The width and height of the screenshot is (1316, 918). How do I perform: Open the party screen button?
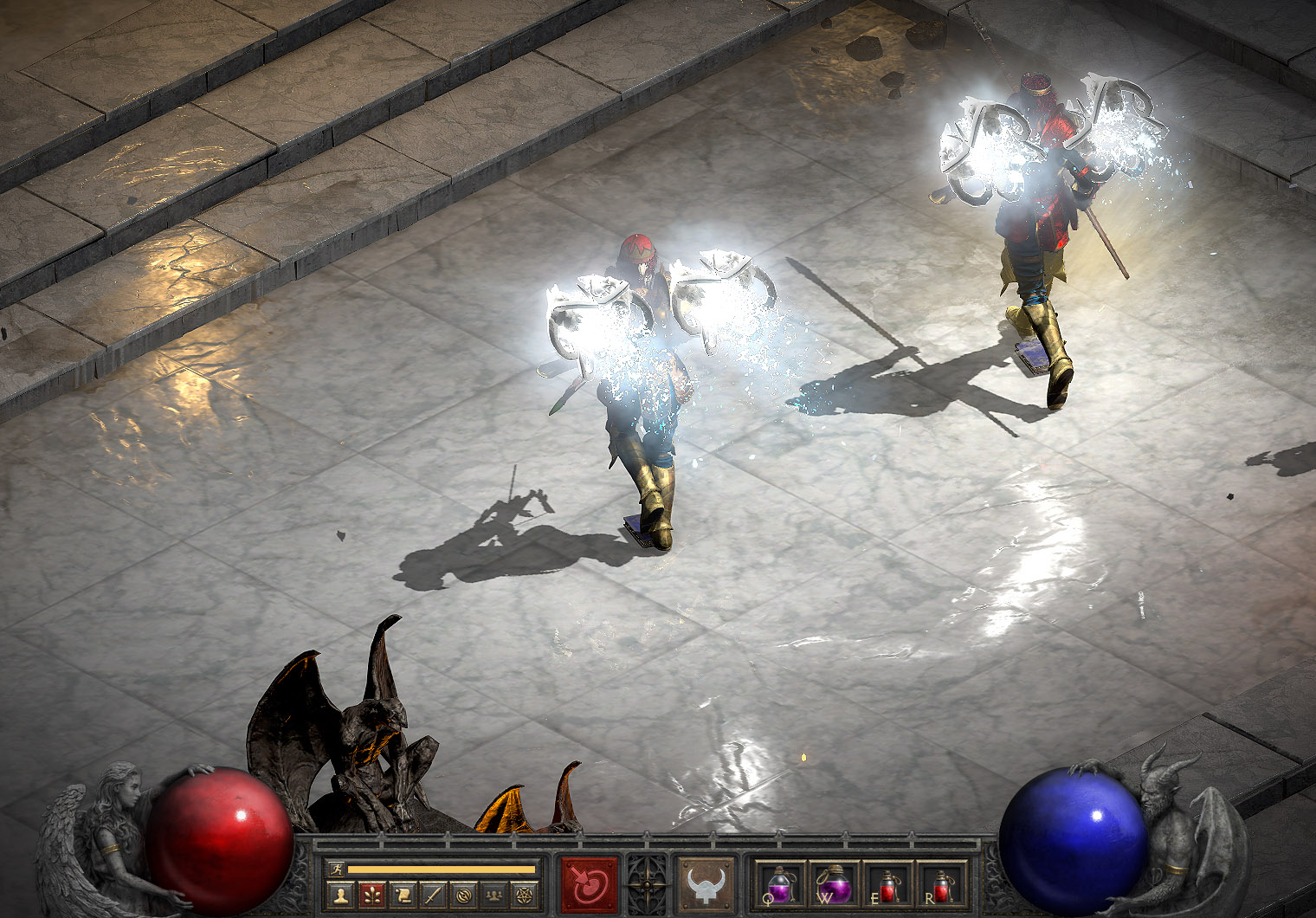tap(495, 895)
